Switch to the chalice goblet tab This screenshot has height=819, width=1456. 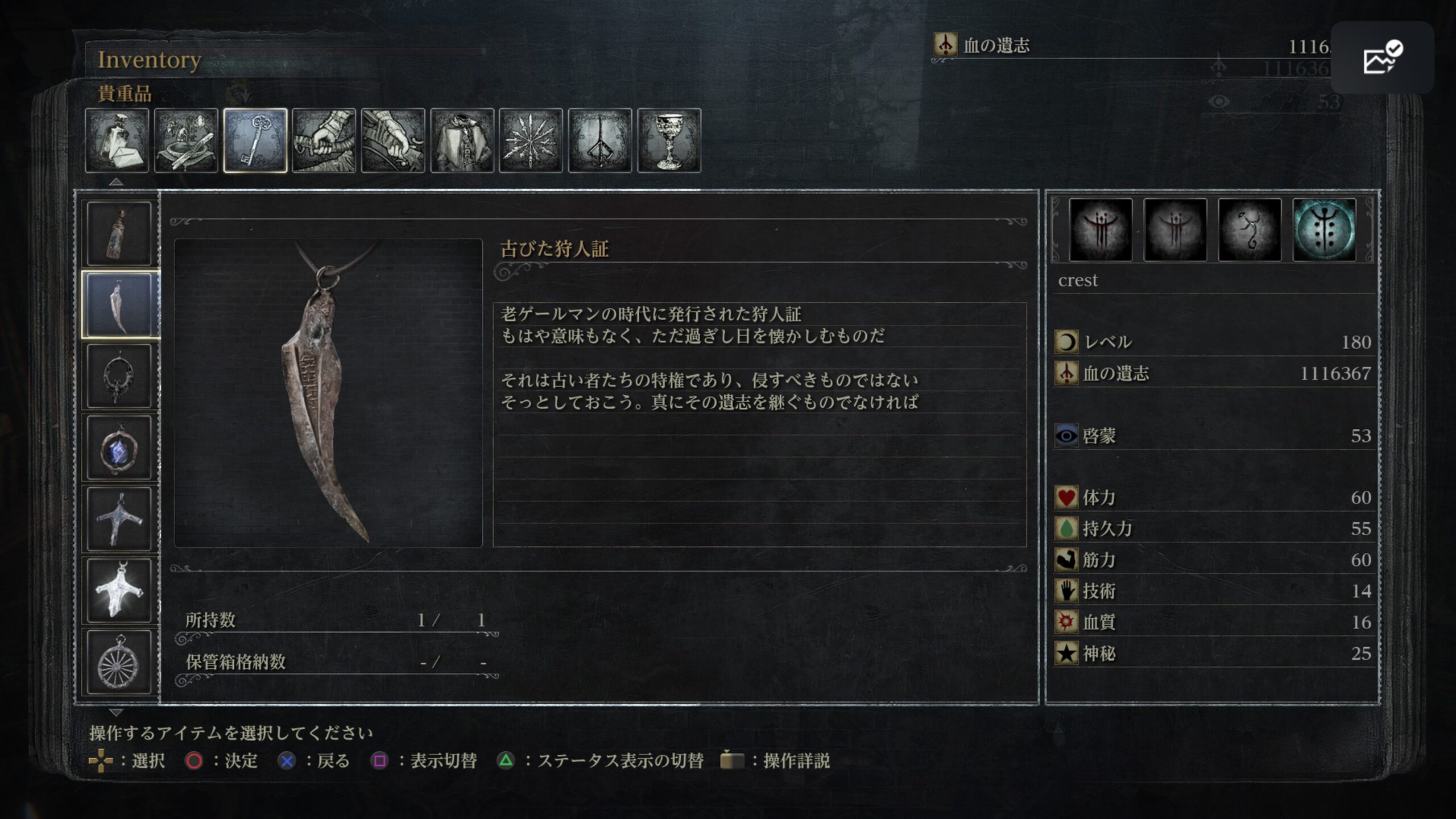(x=669, y=140)
